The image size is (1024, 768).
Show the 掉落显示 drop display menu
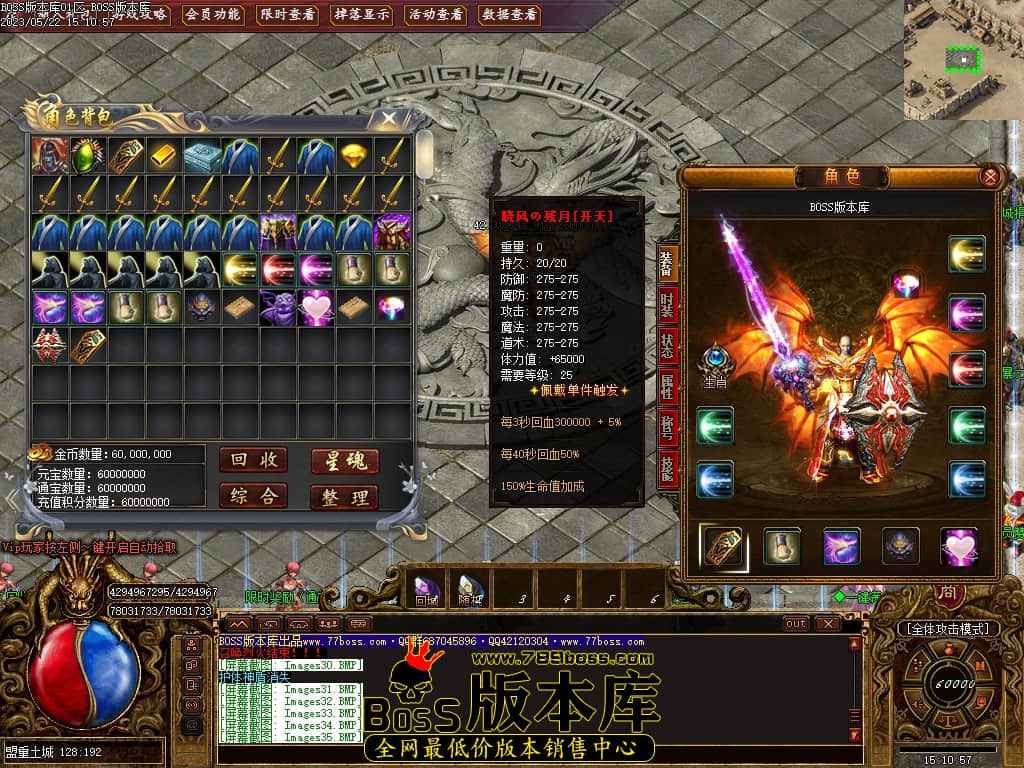[x=362, y=15]
